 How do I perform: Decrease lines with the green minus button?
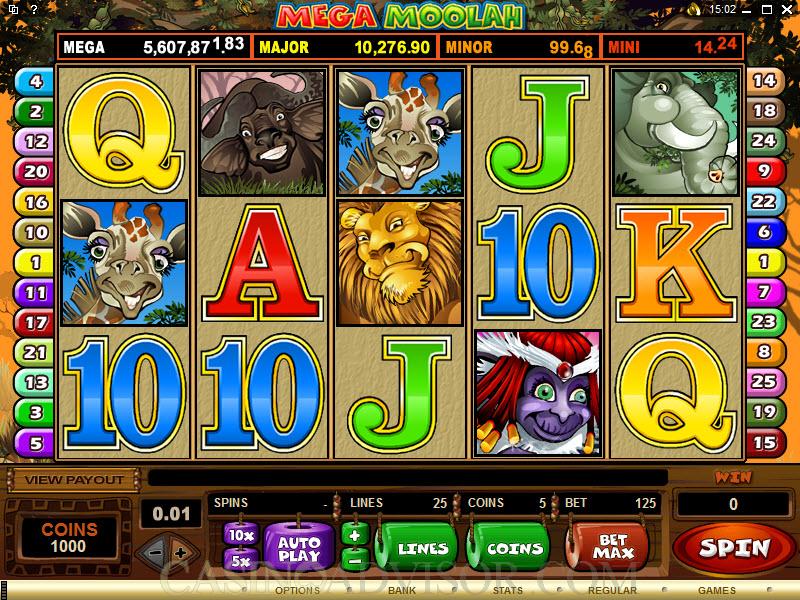pyautogui.click(x=351, y=559)
